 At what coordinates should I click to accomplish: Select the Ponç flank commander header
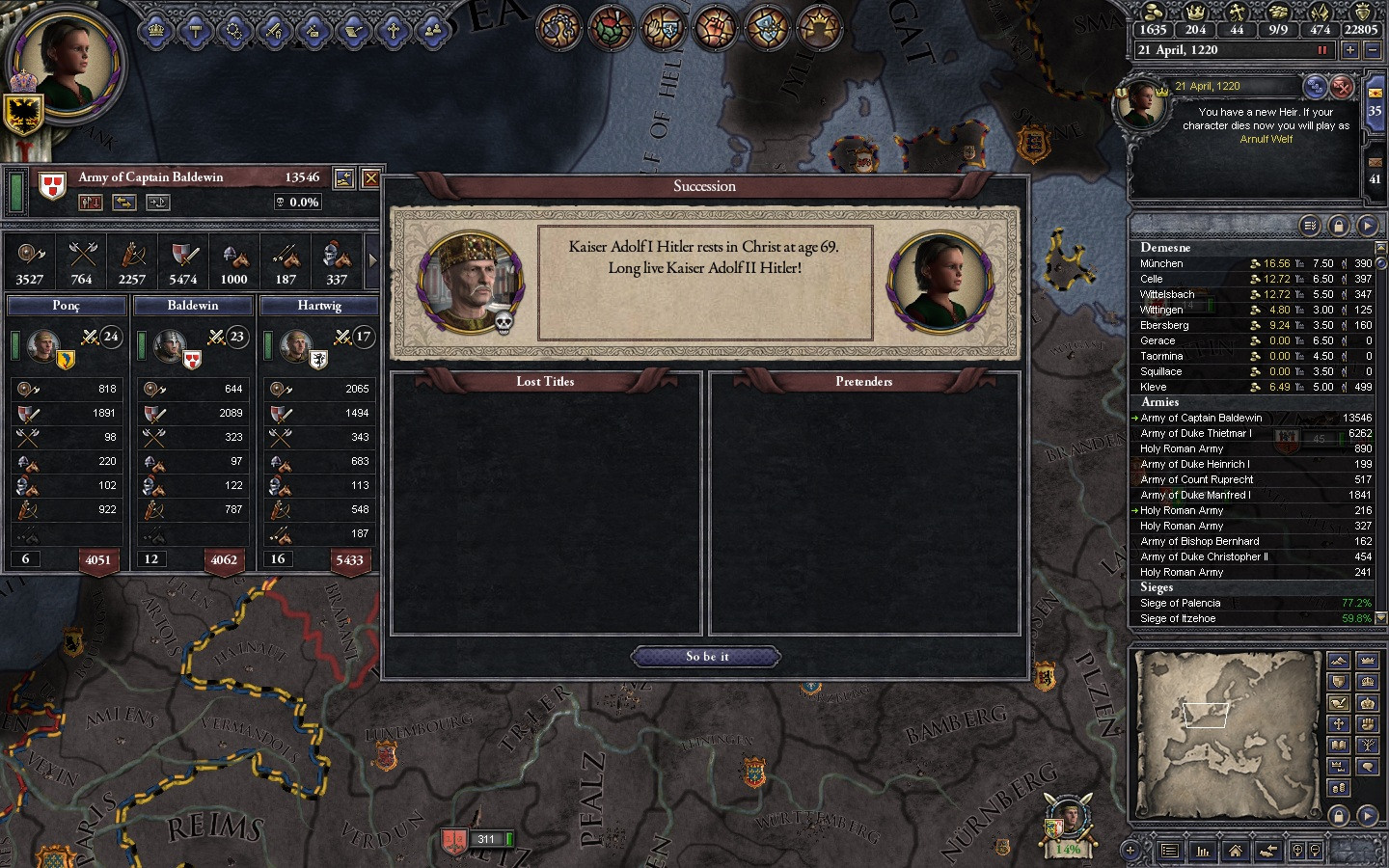pyautogui.click(x=67, y=306)
